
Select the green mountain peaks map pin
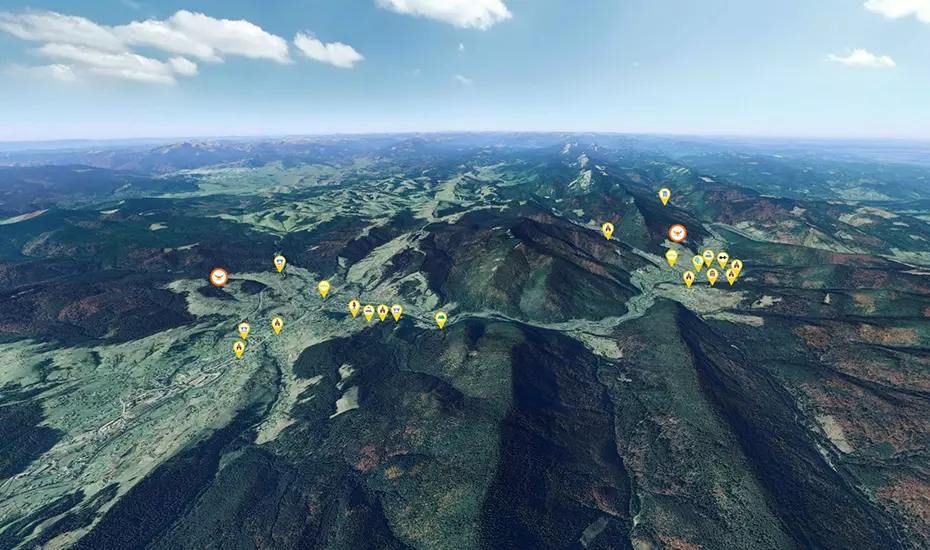click(x=441, y=318)
